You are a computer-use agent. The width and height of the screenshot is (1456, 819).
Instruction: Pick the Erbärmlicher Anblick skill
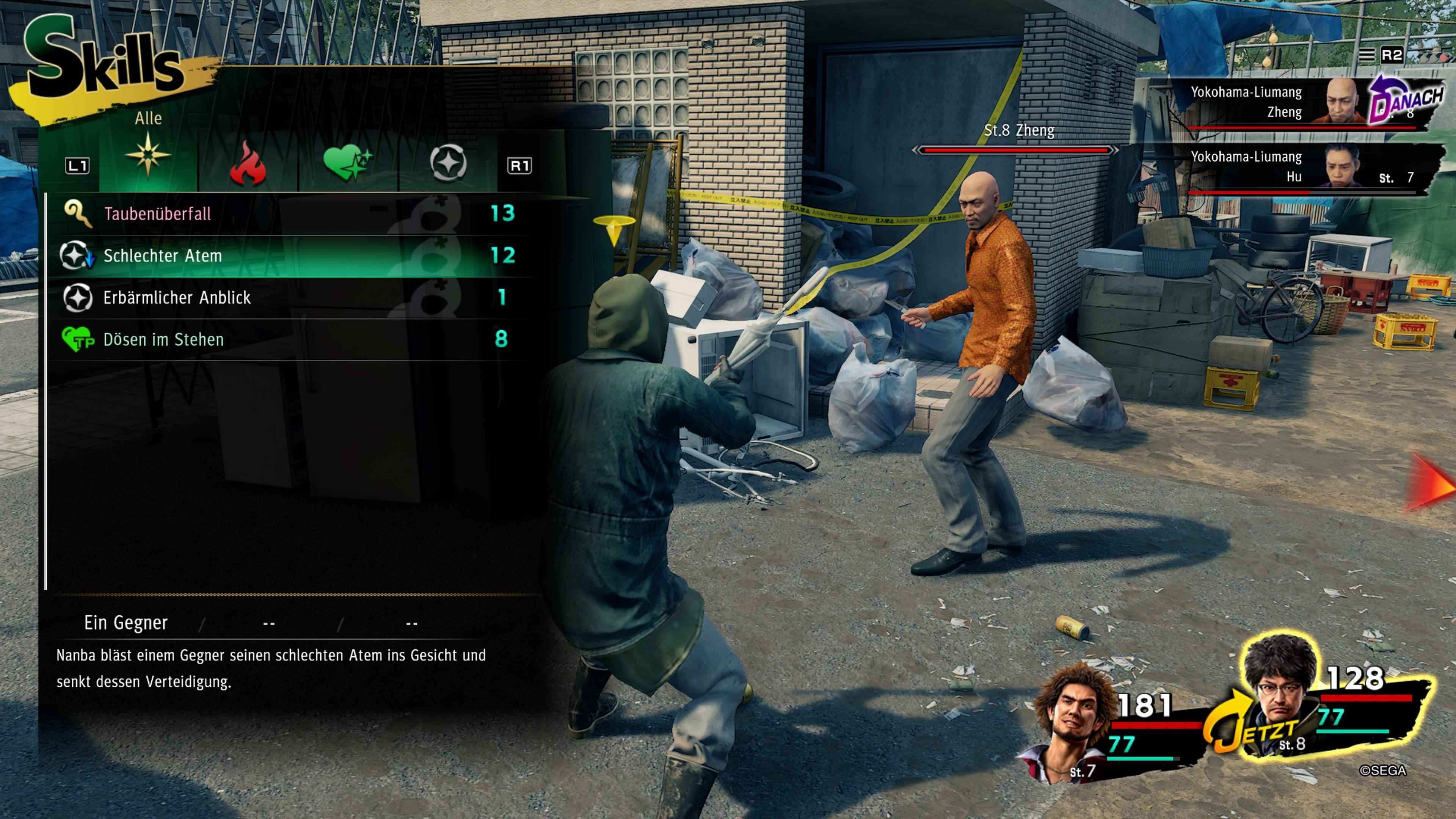(x=176, y=298)
